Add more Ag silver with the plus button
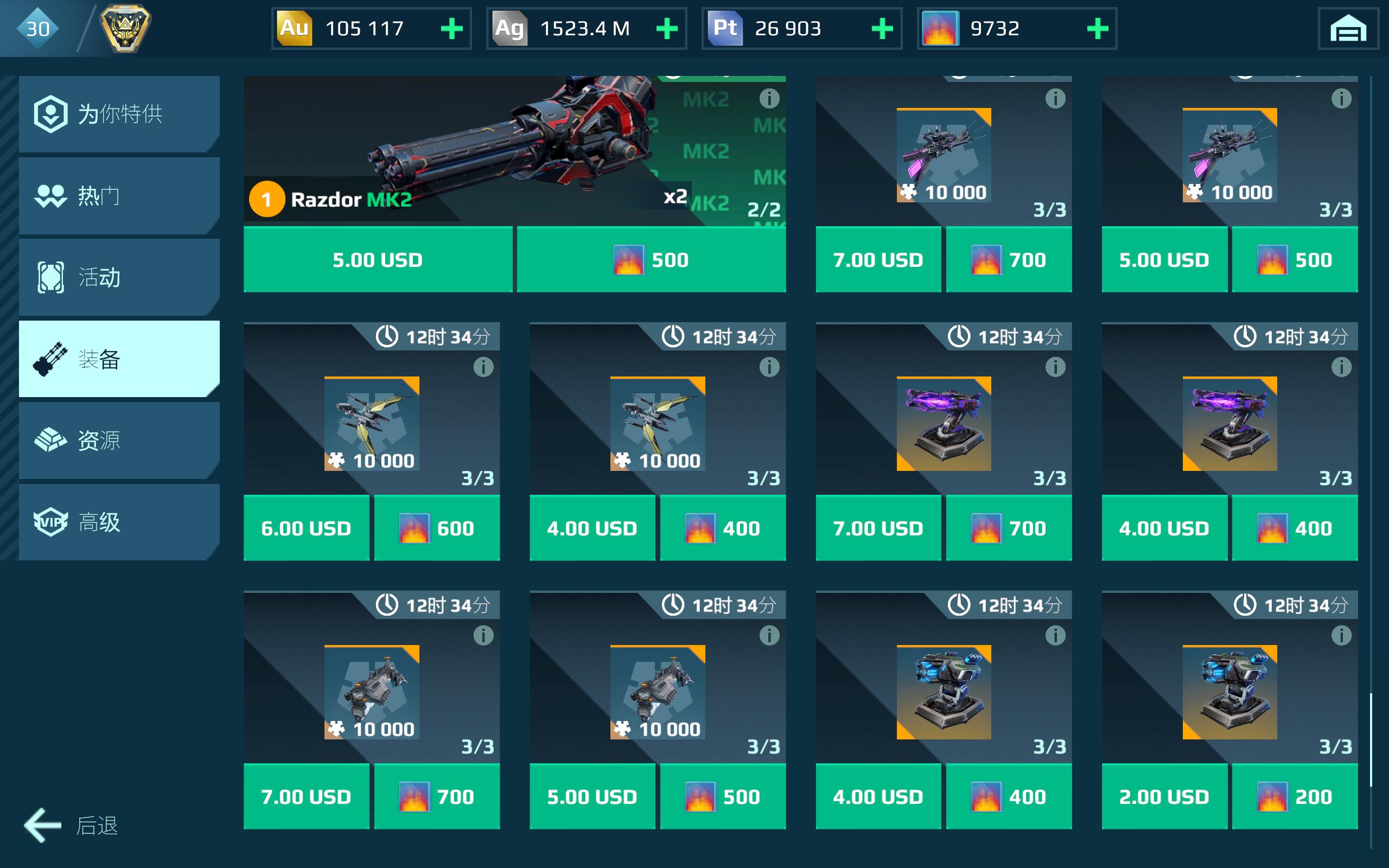This screenshot has height=868, width=1389. [667, 29]
